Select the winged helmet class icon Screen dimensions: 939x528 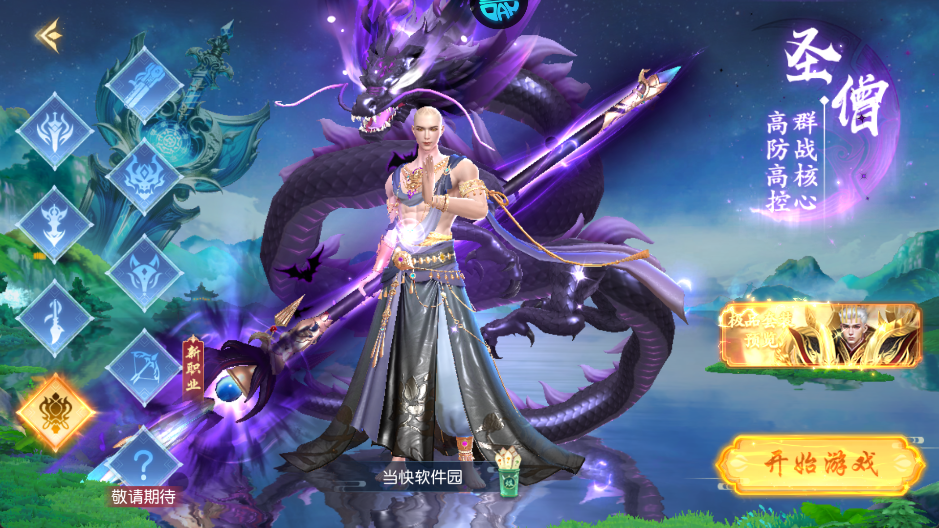(x=55, y=130)
